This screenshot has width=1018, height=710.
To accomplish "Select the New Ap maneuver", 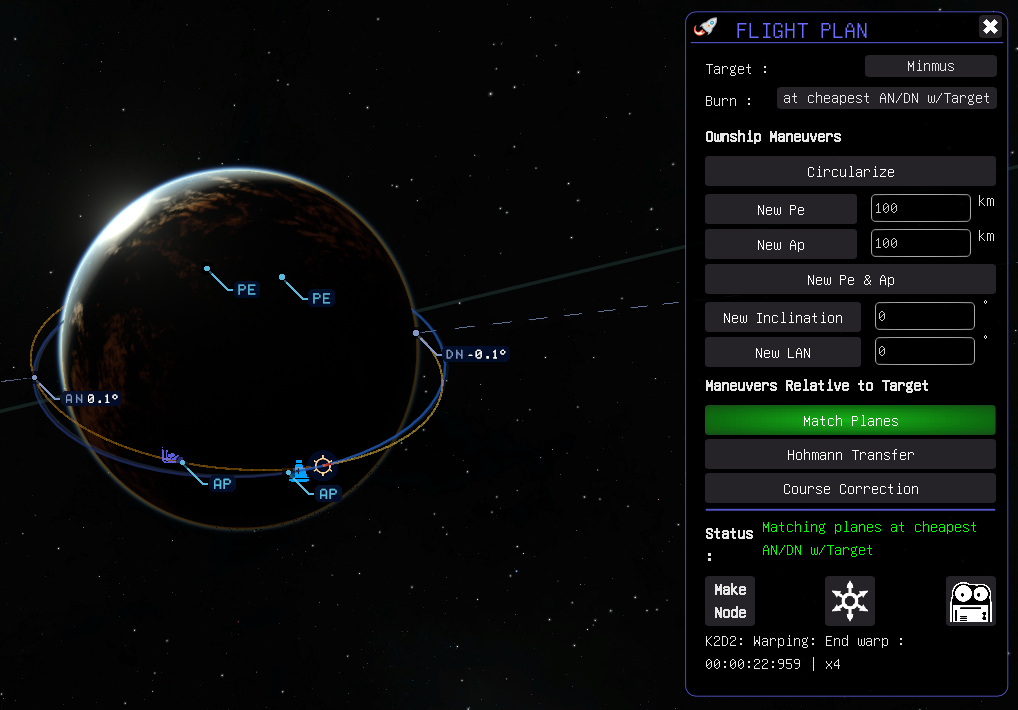I will (780, 244).
